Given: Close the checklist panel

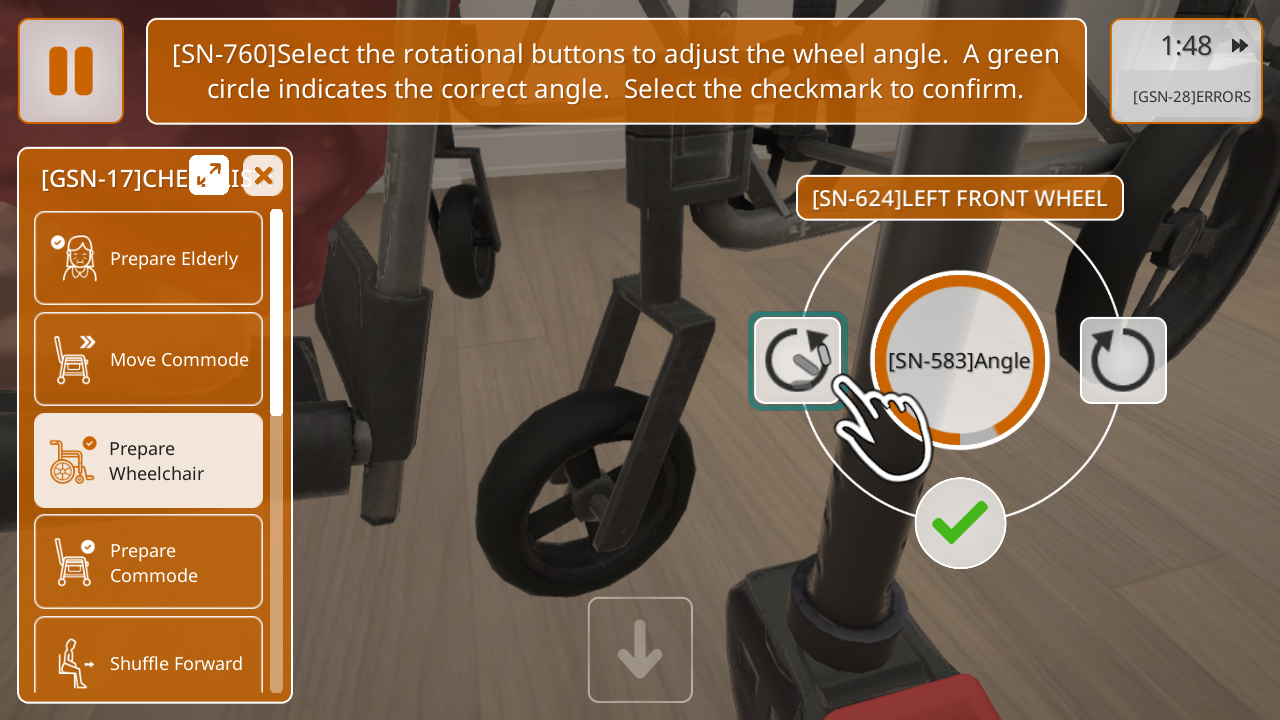Looking at the screenshot, I should click(263, 176).
